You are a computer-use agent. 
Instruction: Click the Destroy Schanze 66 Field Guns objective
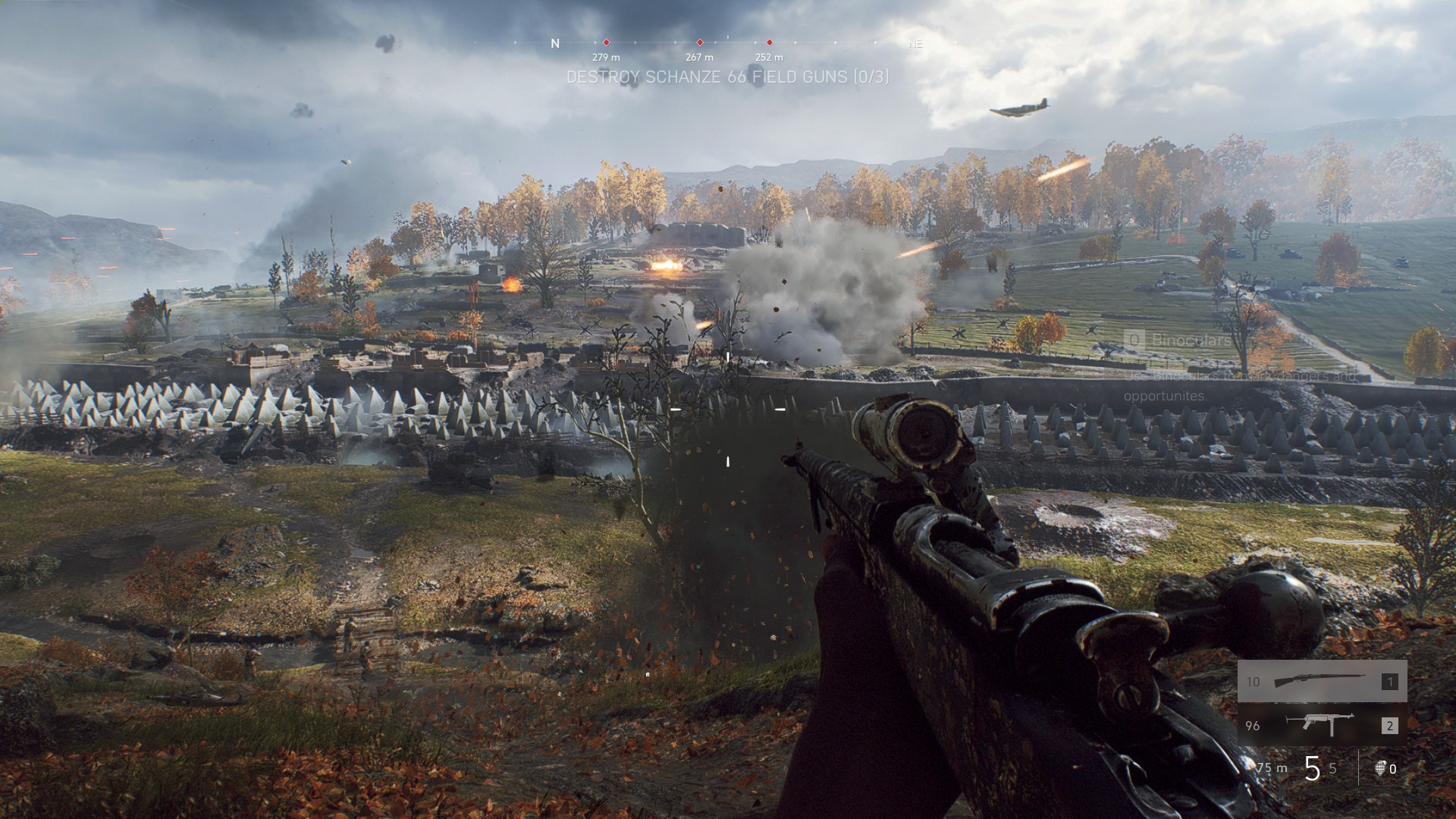click(x=727, y=77)
